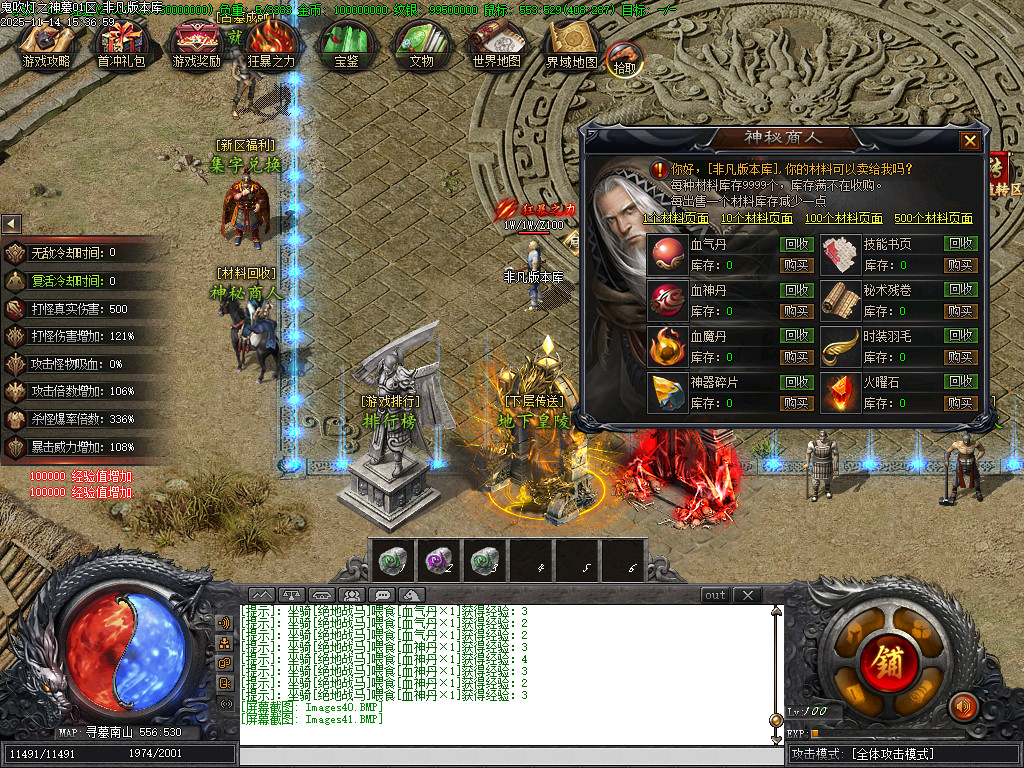This screenshot has width=1024, height=768.
Task: Select the first hotbar stone item
Action: (392, 560)
